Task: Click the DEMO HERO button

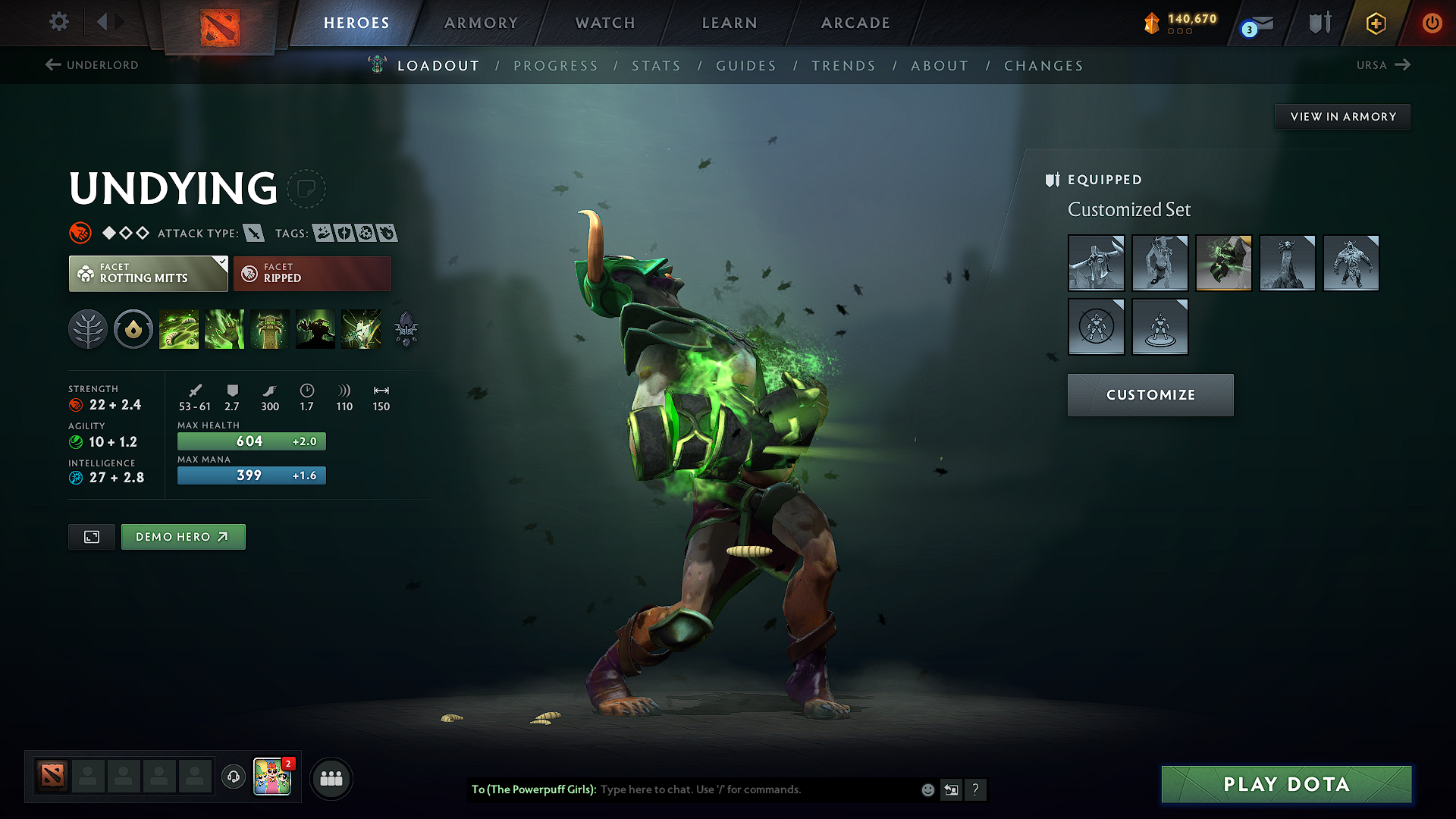Action: 183,536
